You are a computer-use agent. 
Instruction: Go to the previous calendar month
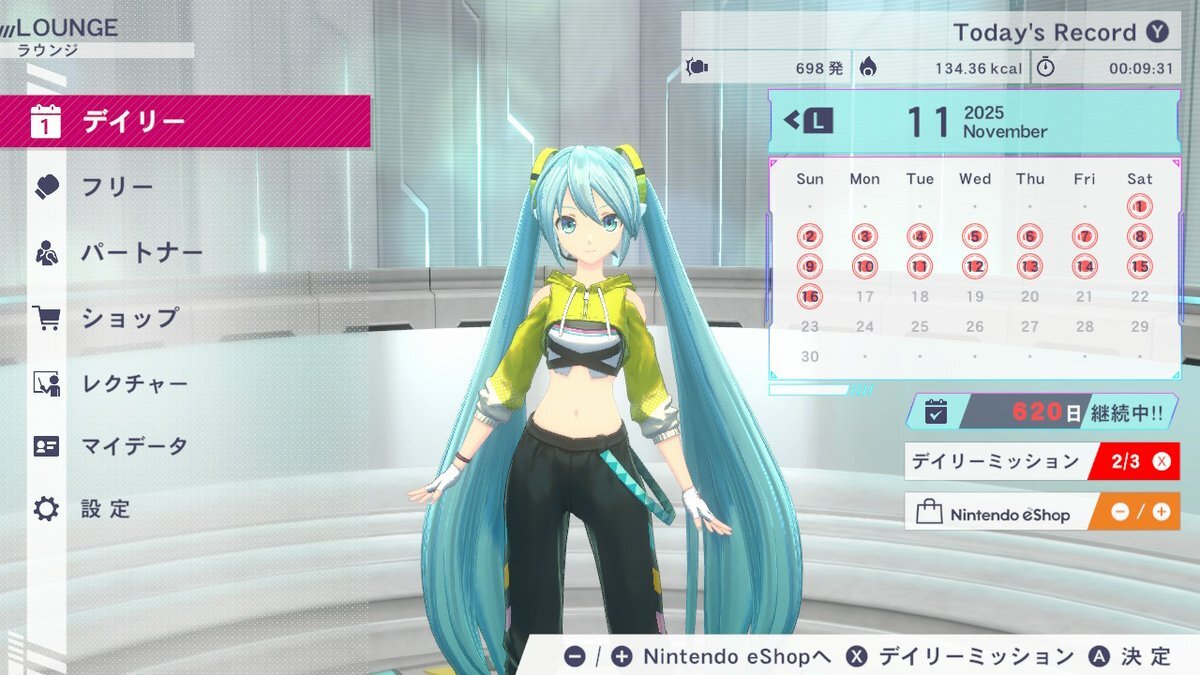coord(809,122)
